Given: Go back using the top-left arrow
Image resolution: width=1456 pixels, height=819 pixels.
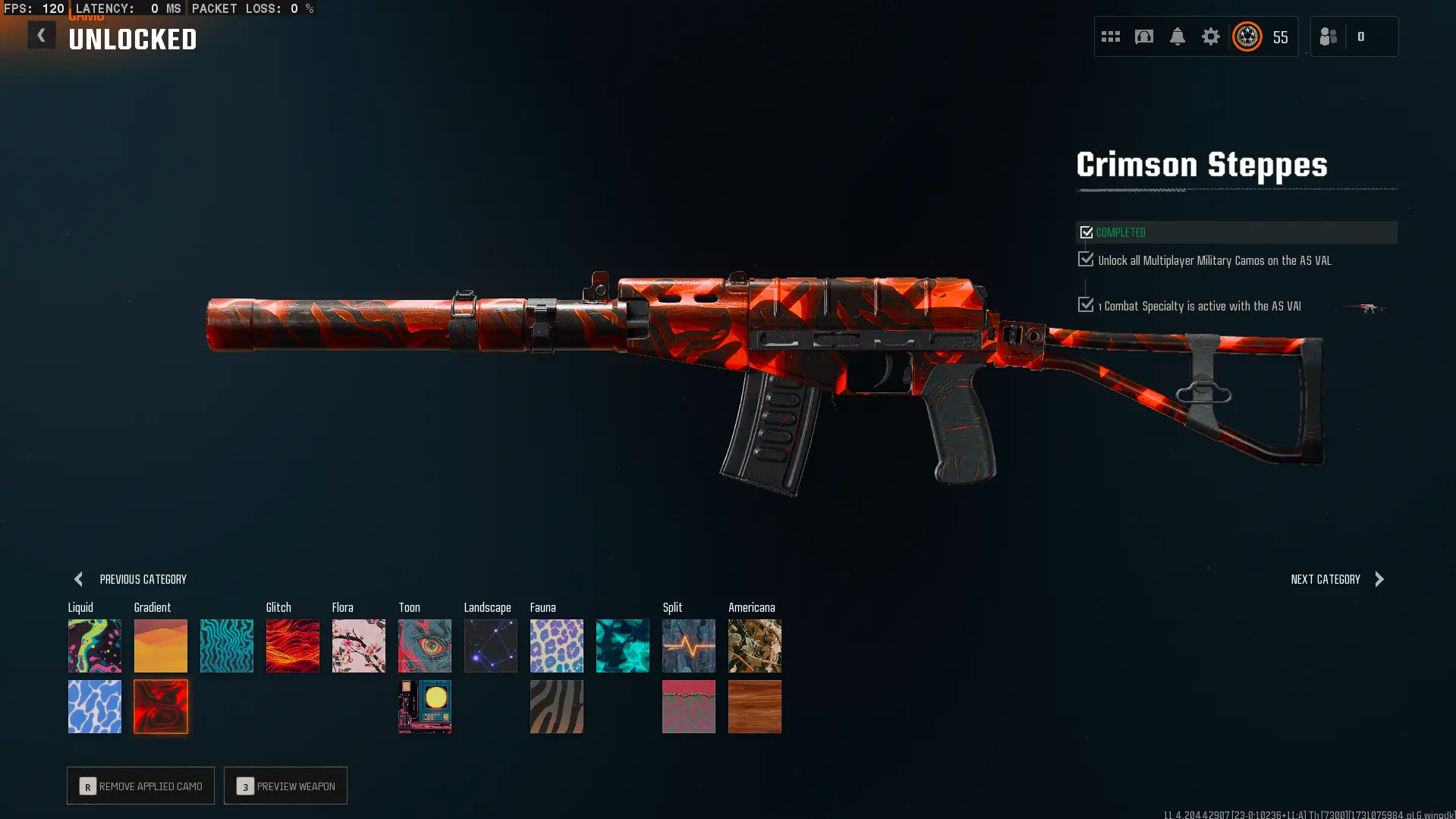Looking at the screenshot, I should (x=42, y=36).
